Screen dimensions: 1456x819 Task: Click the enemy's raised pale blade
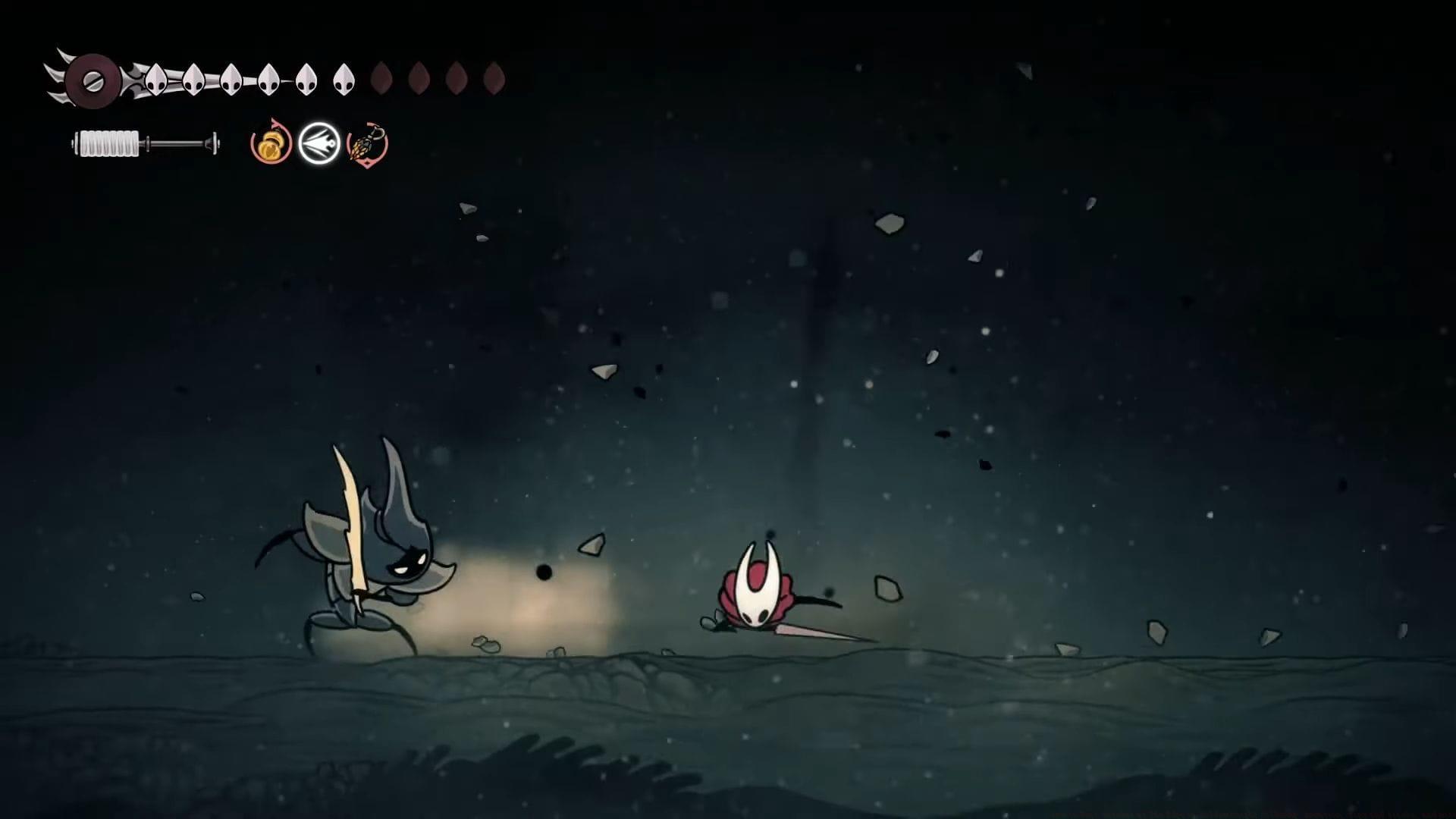[x=353, y=516]
